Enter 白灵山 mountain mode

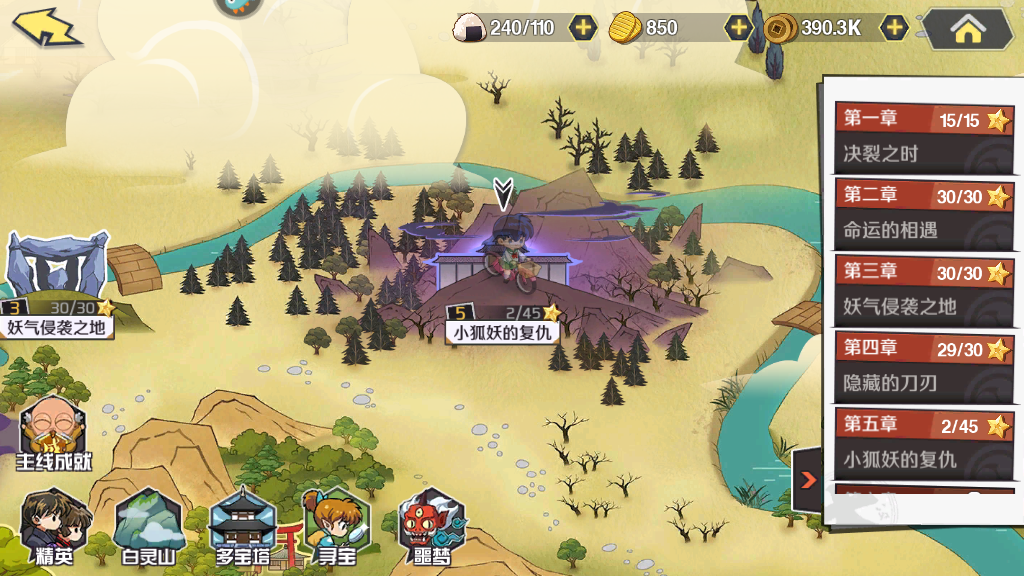(149, 527)
